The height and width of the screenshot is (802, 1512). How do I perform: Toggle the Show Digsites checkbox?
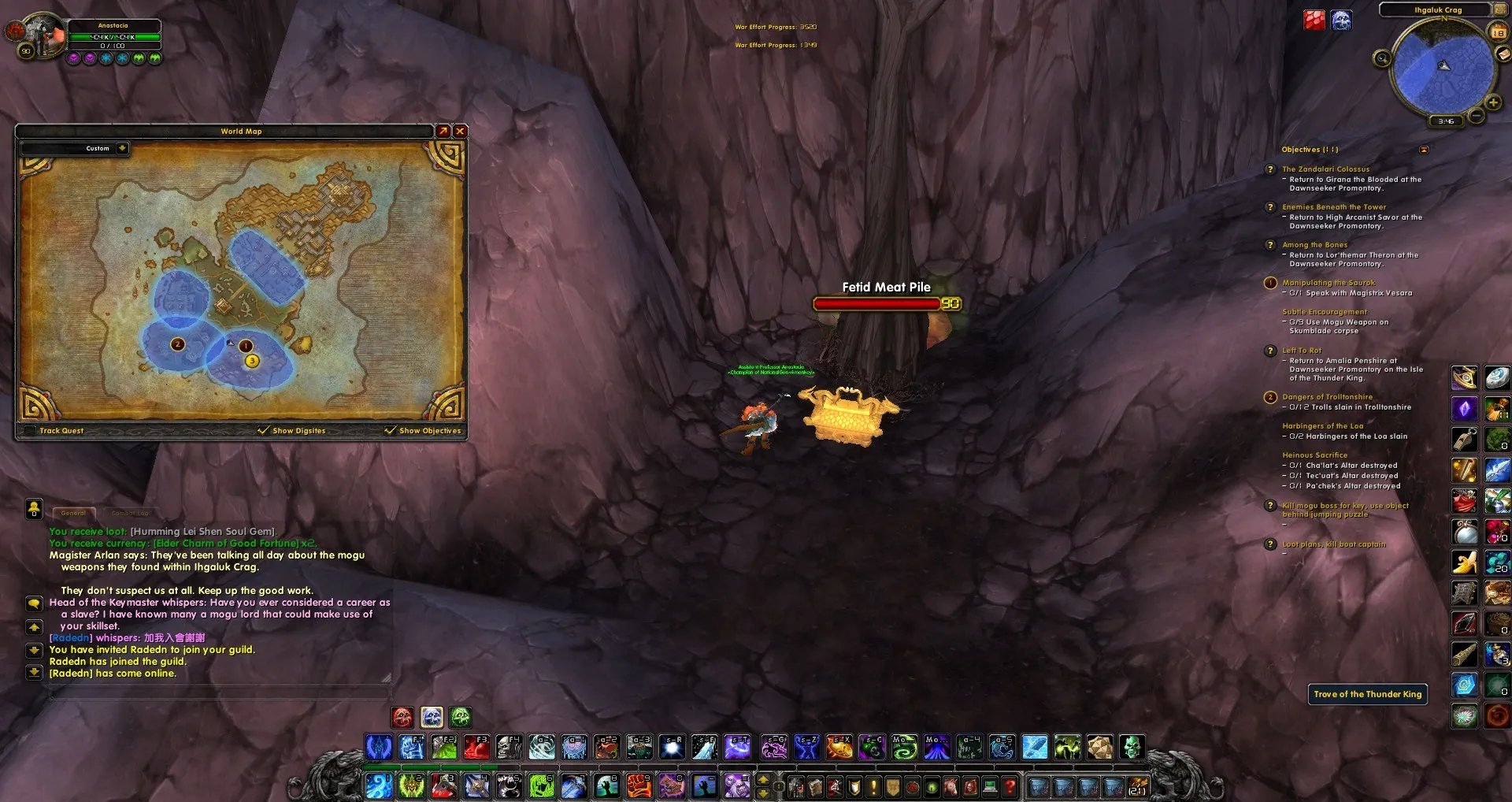click(x=263, y=430)
